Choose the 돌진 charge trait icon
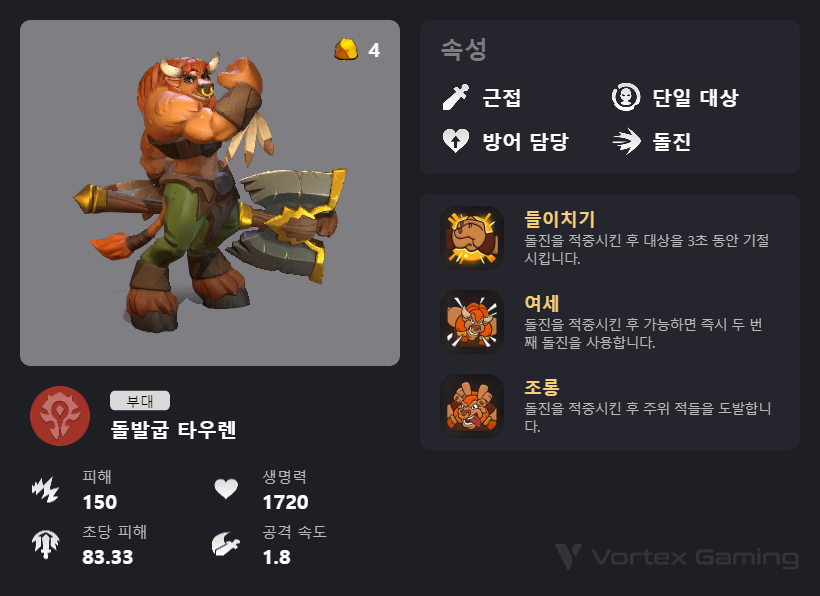The width and height of the screenshot is (820, 596). (x=626, y=141)
